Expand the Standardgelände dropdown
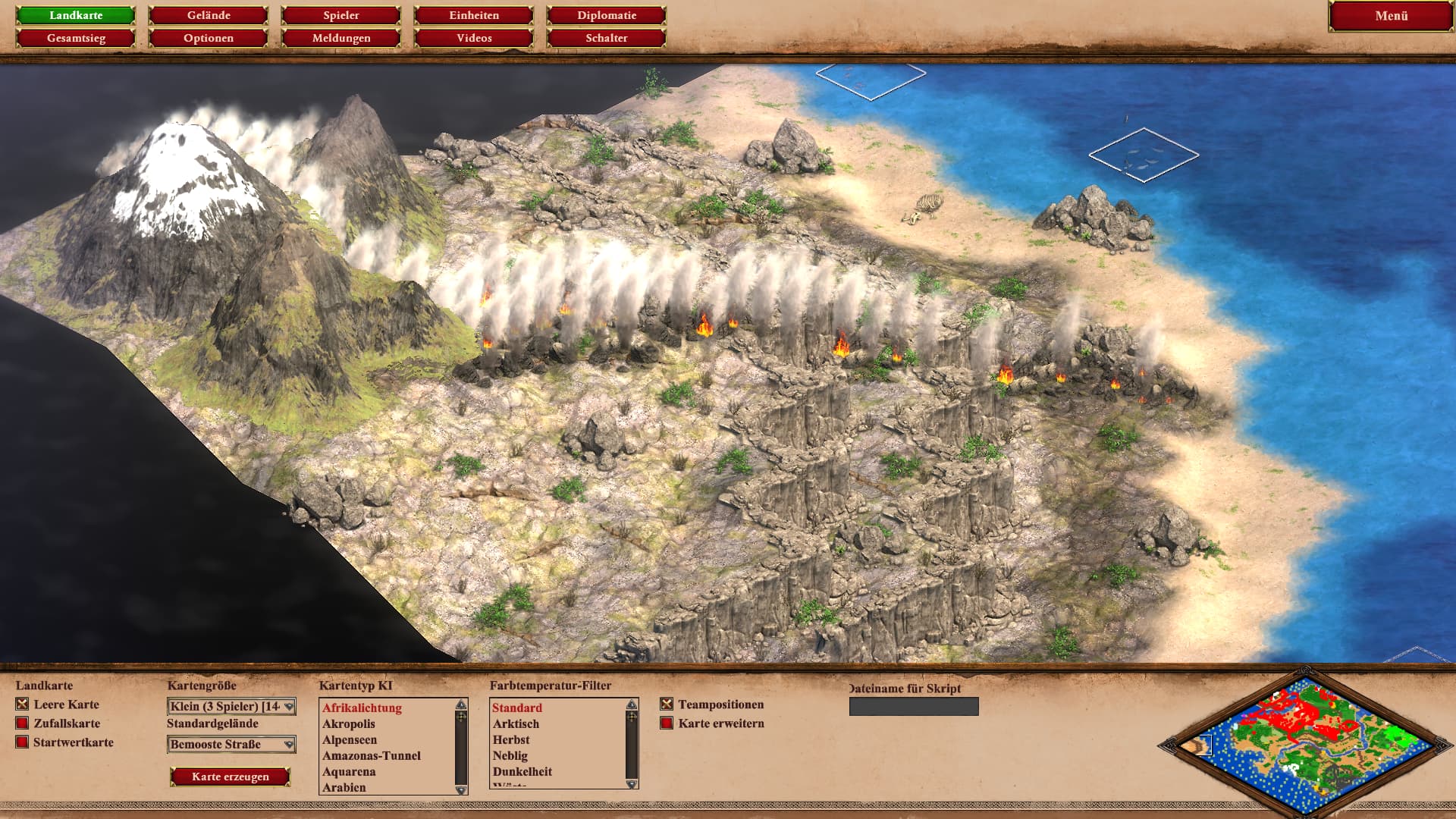The height and width of the screenshot is (819, 1456). [231, 745]
